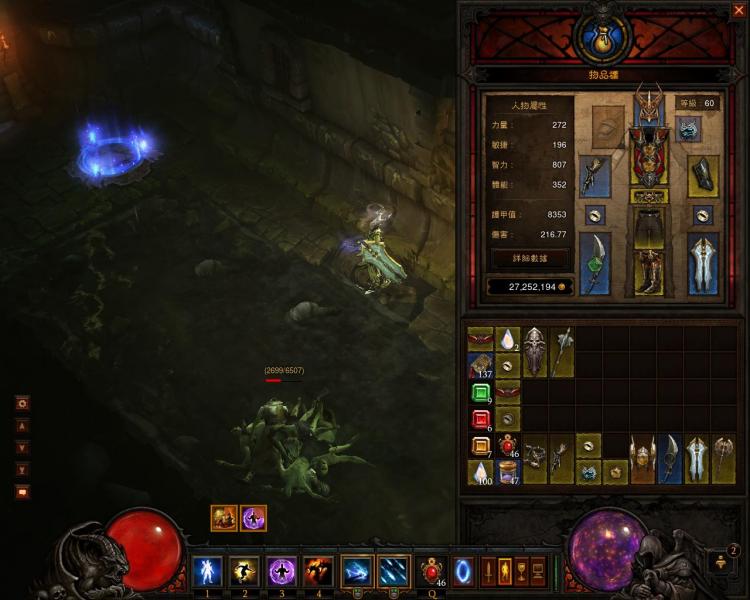Viewport: 750px width, 600px height.
Task: Select the equipped gloves slot
Action: coord(595,175)
